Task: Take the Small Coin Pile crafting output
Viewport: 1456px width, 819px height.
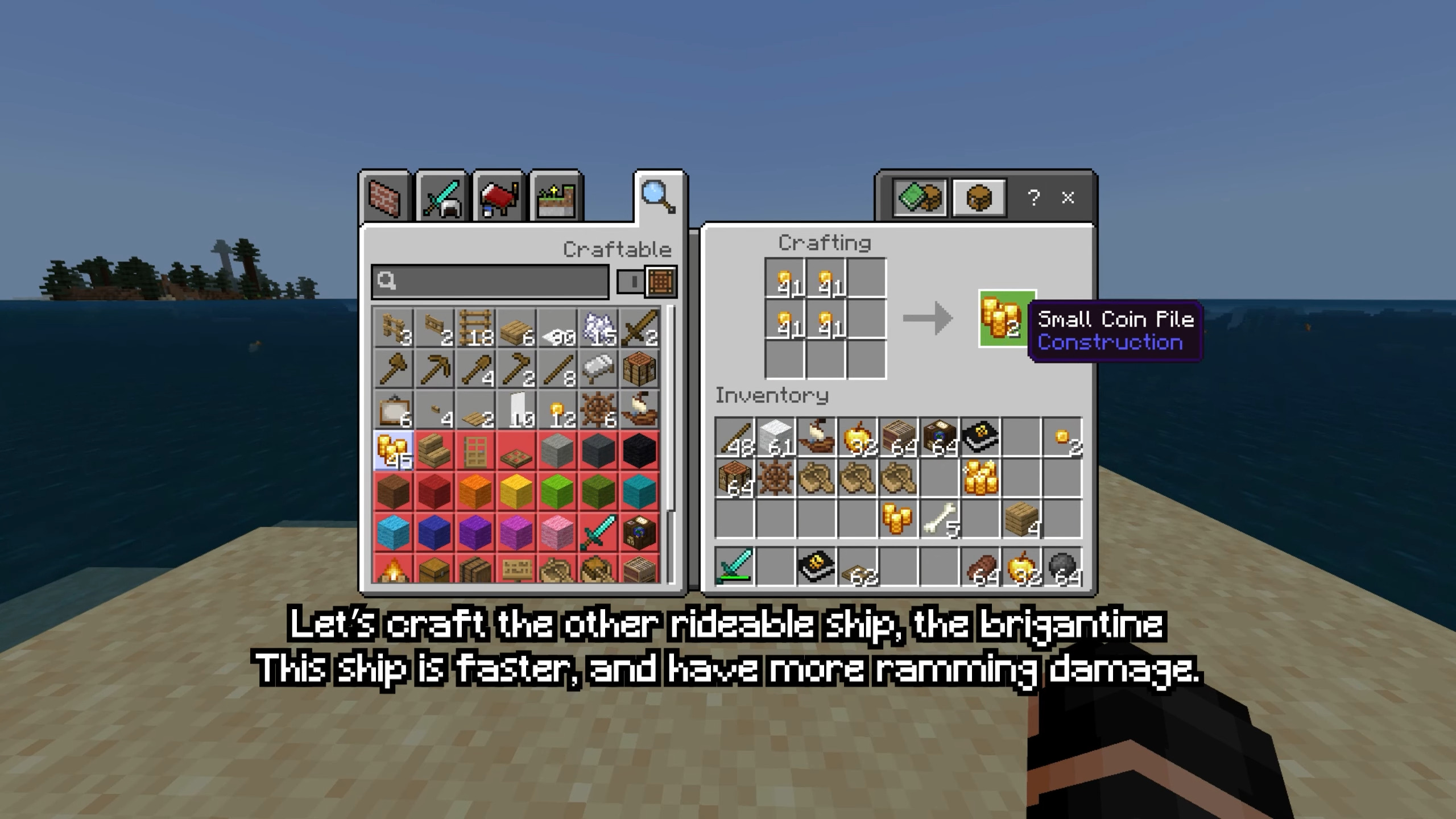Action: tap(1007, 318)
